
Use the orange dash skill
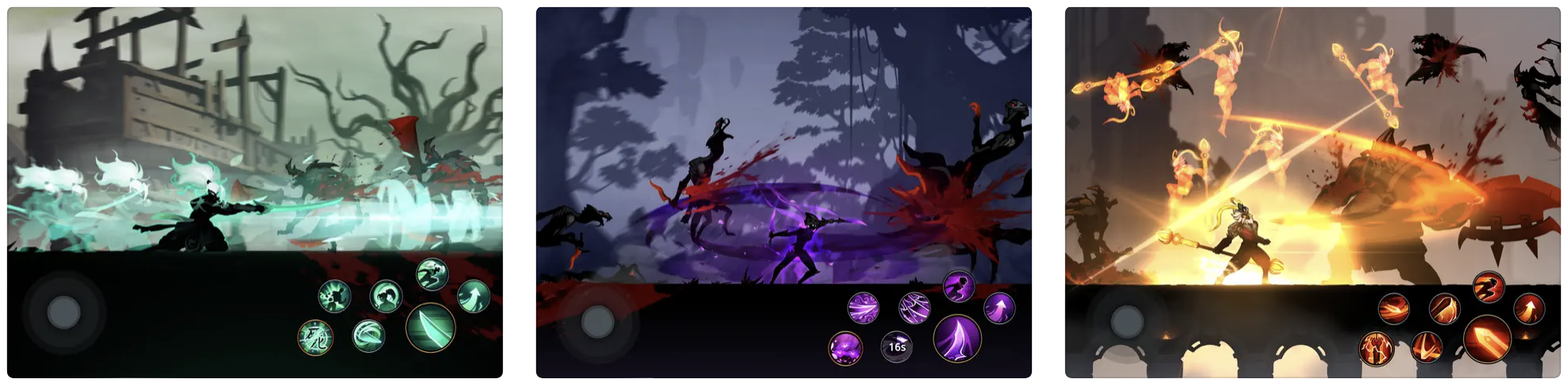[x=1488, y=287]
